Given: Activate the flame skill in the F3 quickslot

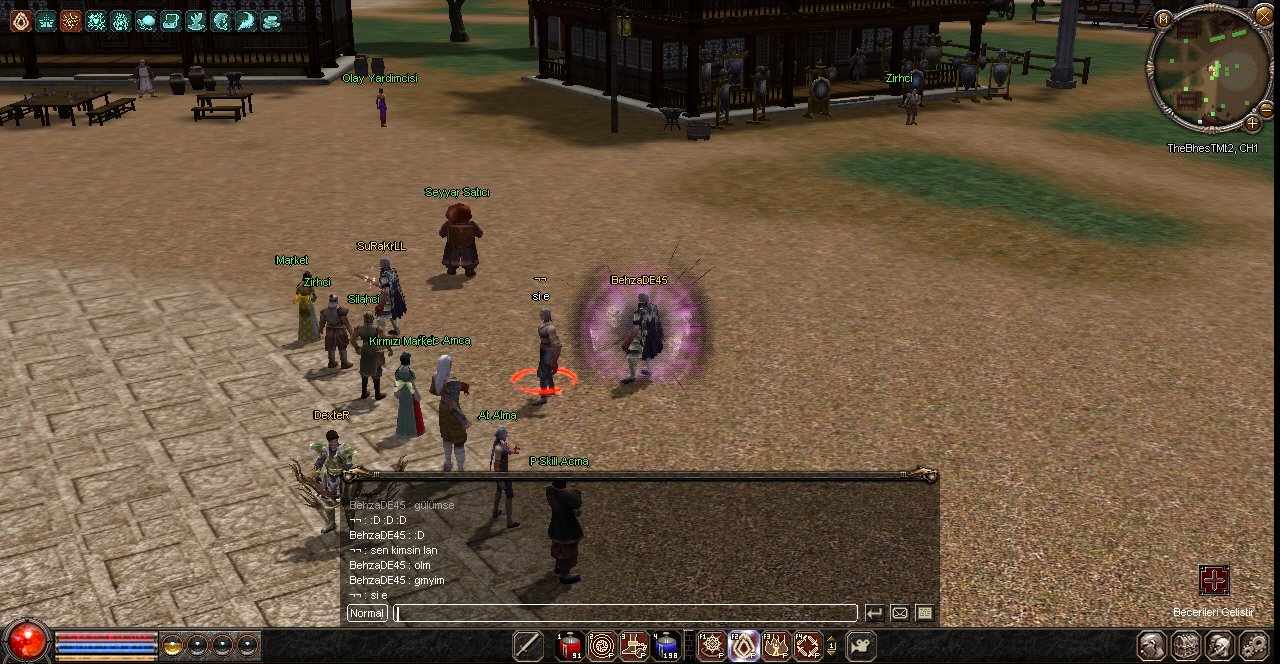Looking at the screenshot, I should [x=777, y=646].
